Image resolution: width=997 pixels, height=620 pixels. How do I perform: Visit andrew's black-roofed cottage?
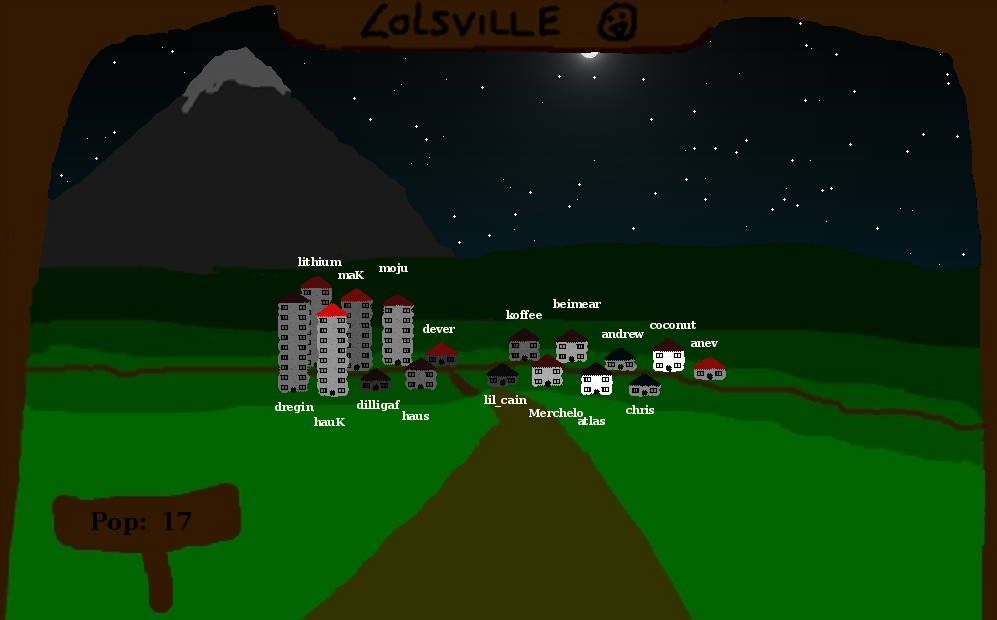[x=620, y=360]
